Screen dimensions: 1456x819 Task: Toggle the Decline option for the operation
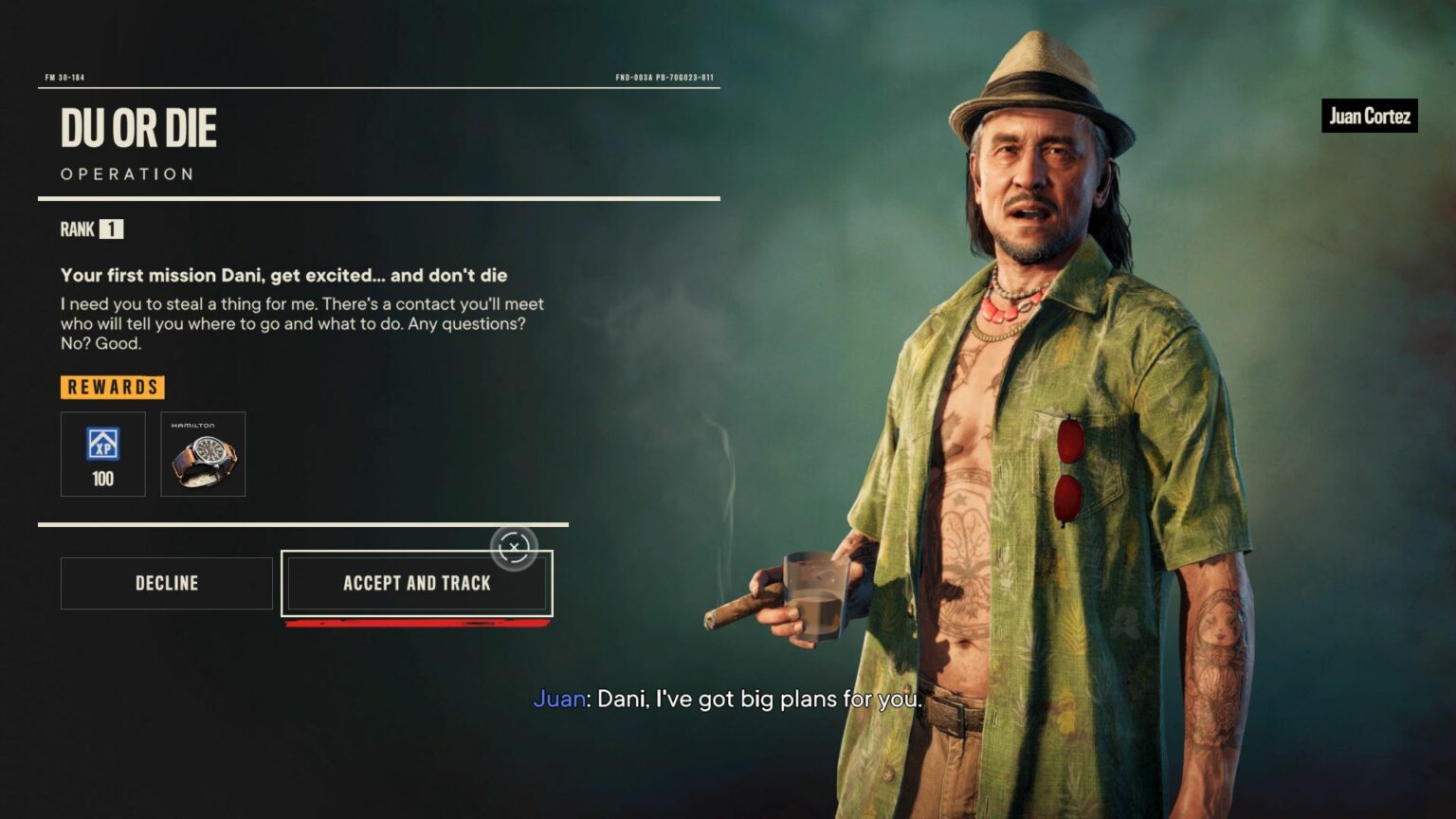point(166,583)
